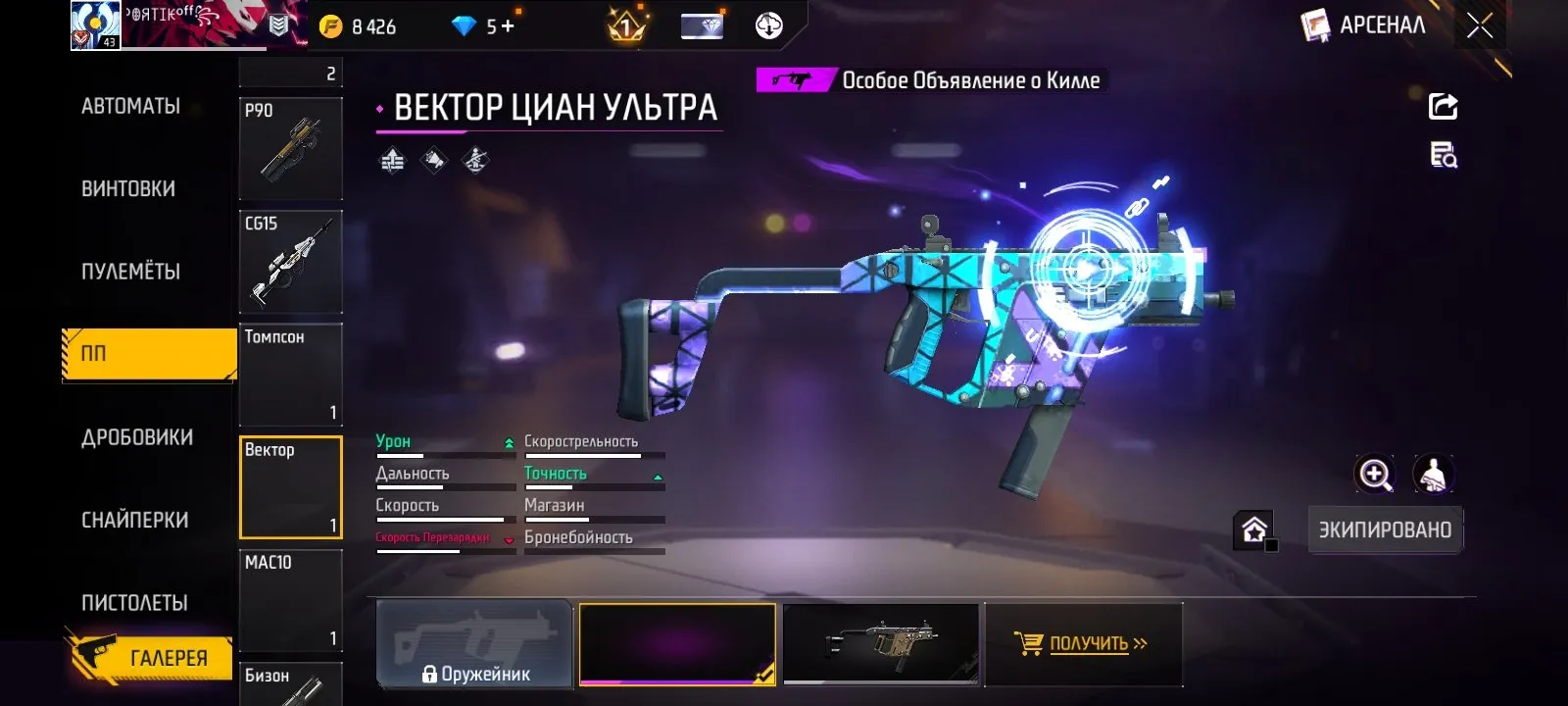1568x706 pixels.
Task: Select the checked pink skin variant thumbnail
Action: pyautogui.click(x=677, y=644)
